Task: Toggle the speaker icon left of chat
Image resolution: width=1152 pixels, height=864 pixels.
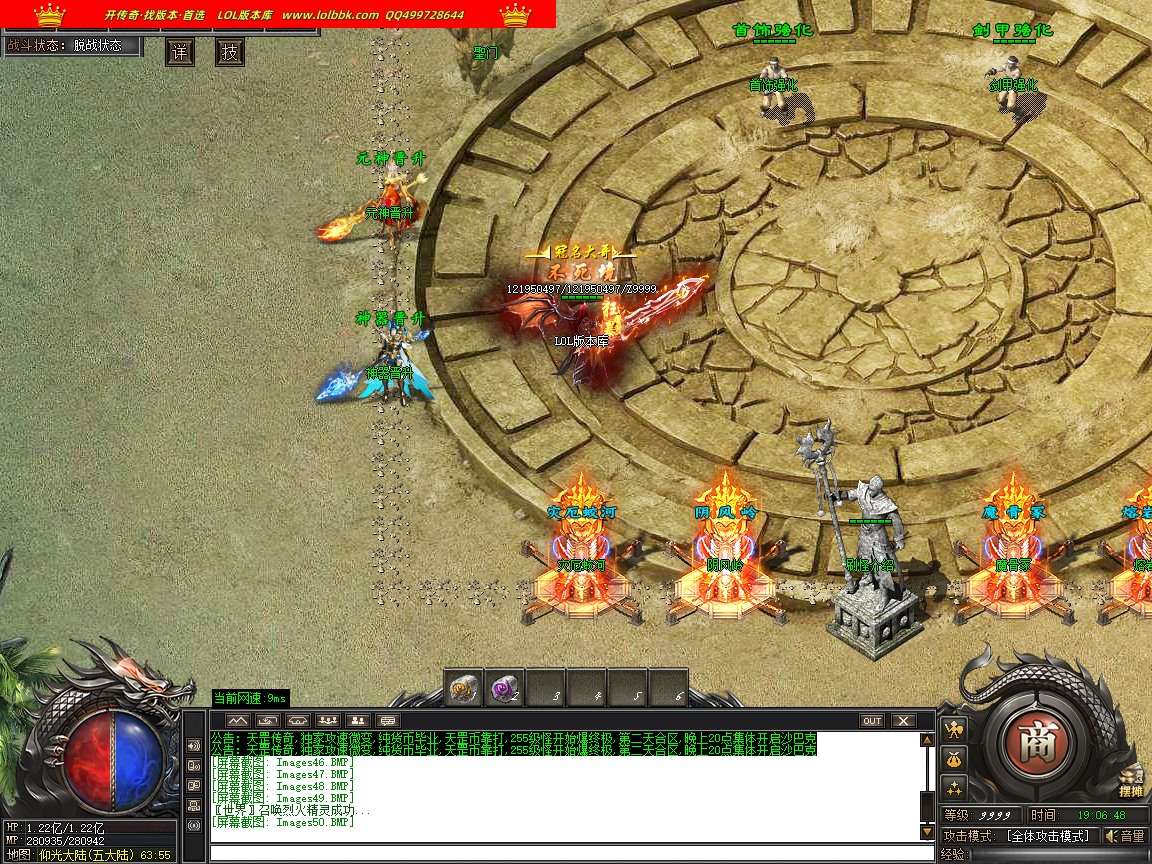Action: (194, 746)
